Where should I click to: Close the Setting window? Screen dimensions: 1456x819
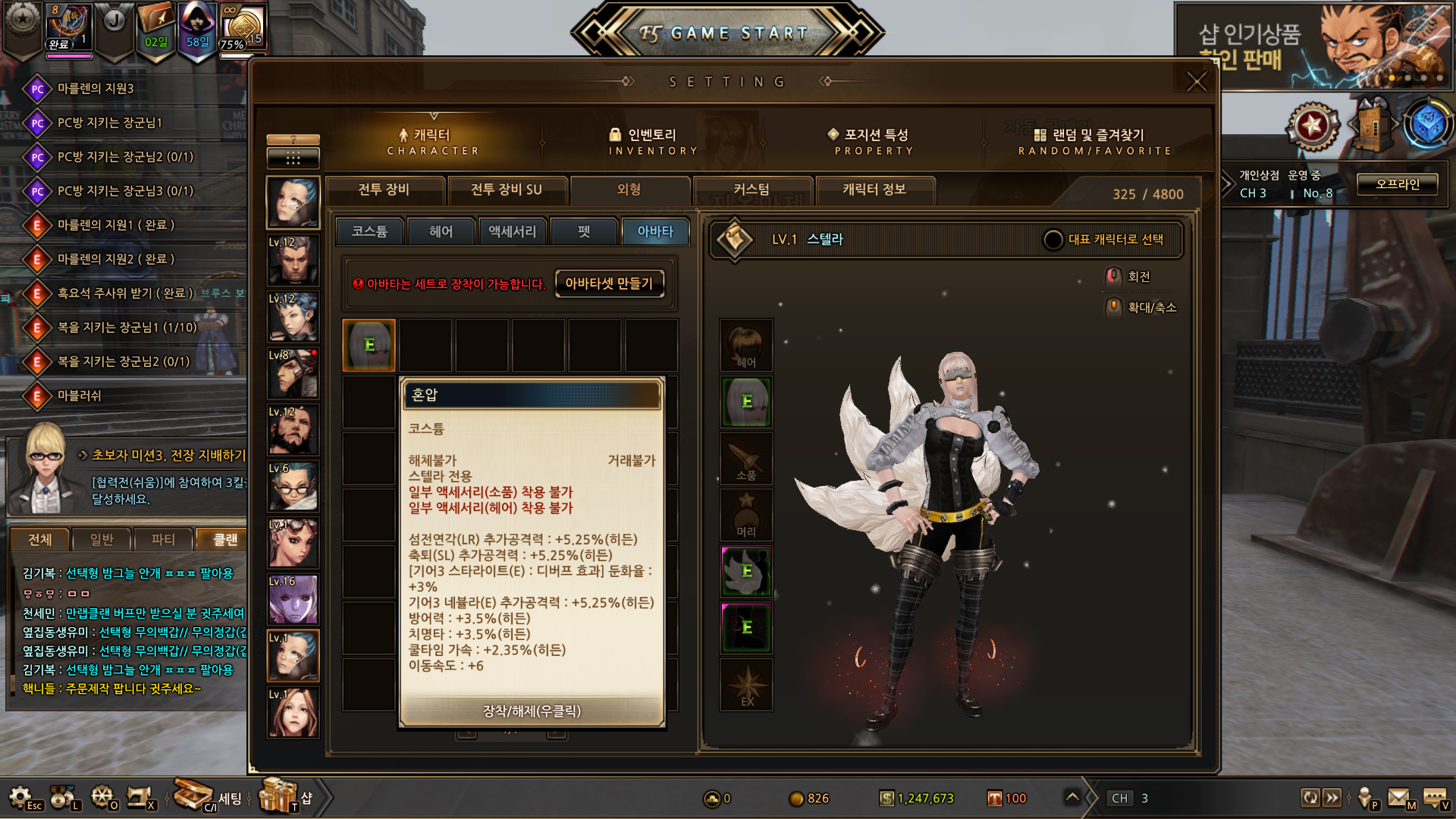[1196, 82]
